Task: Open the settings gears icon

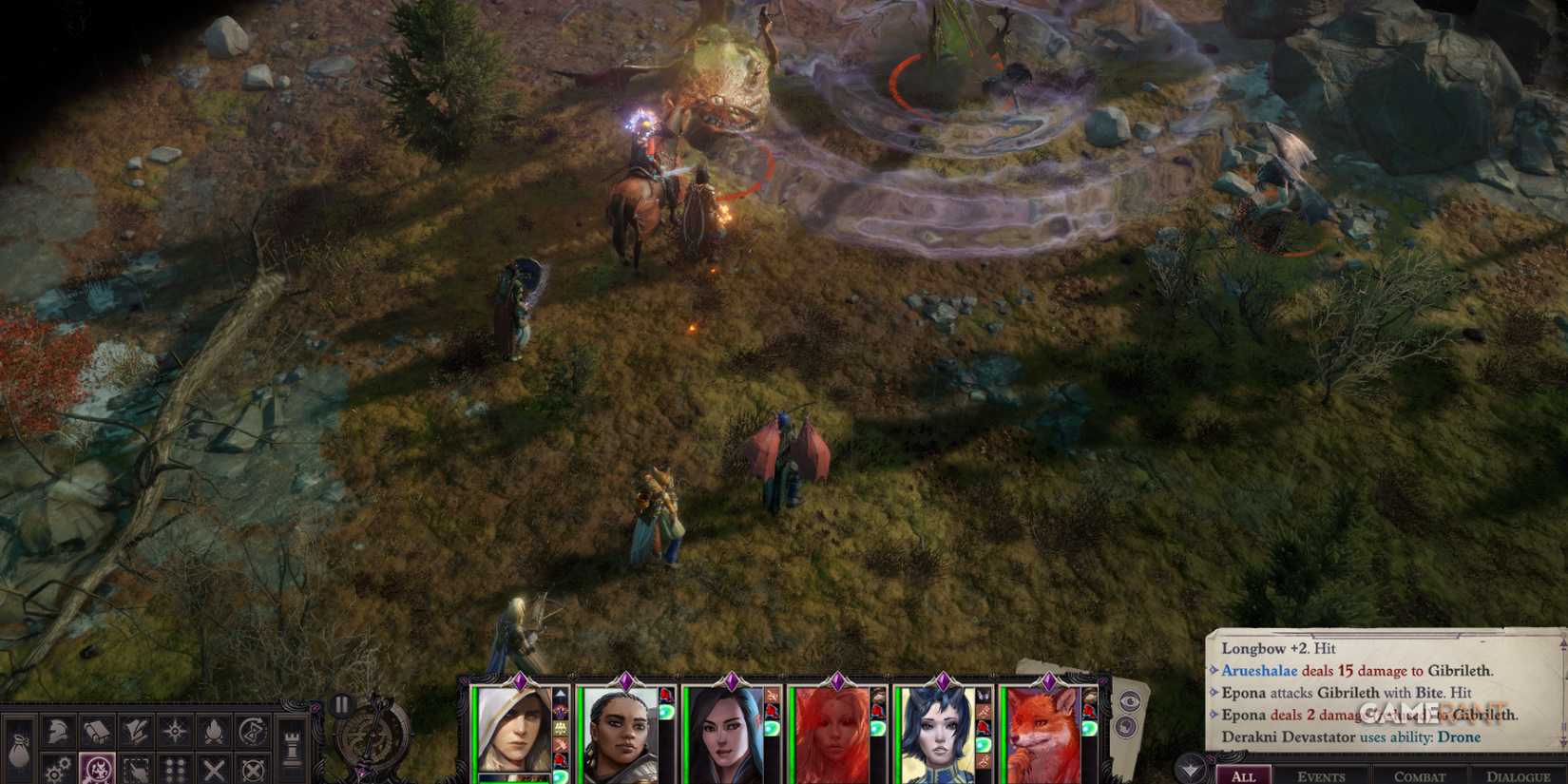Action: 56,767
